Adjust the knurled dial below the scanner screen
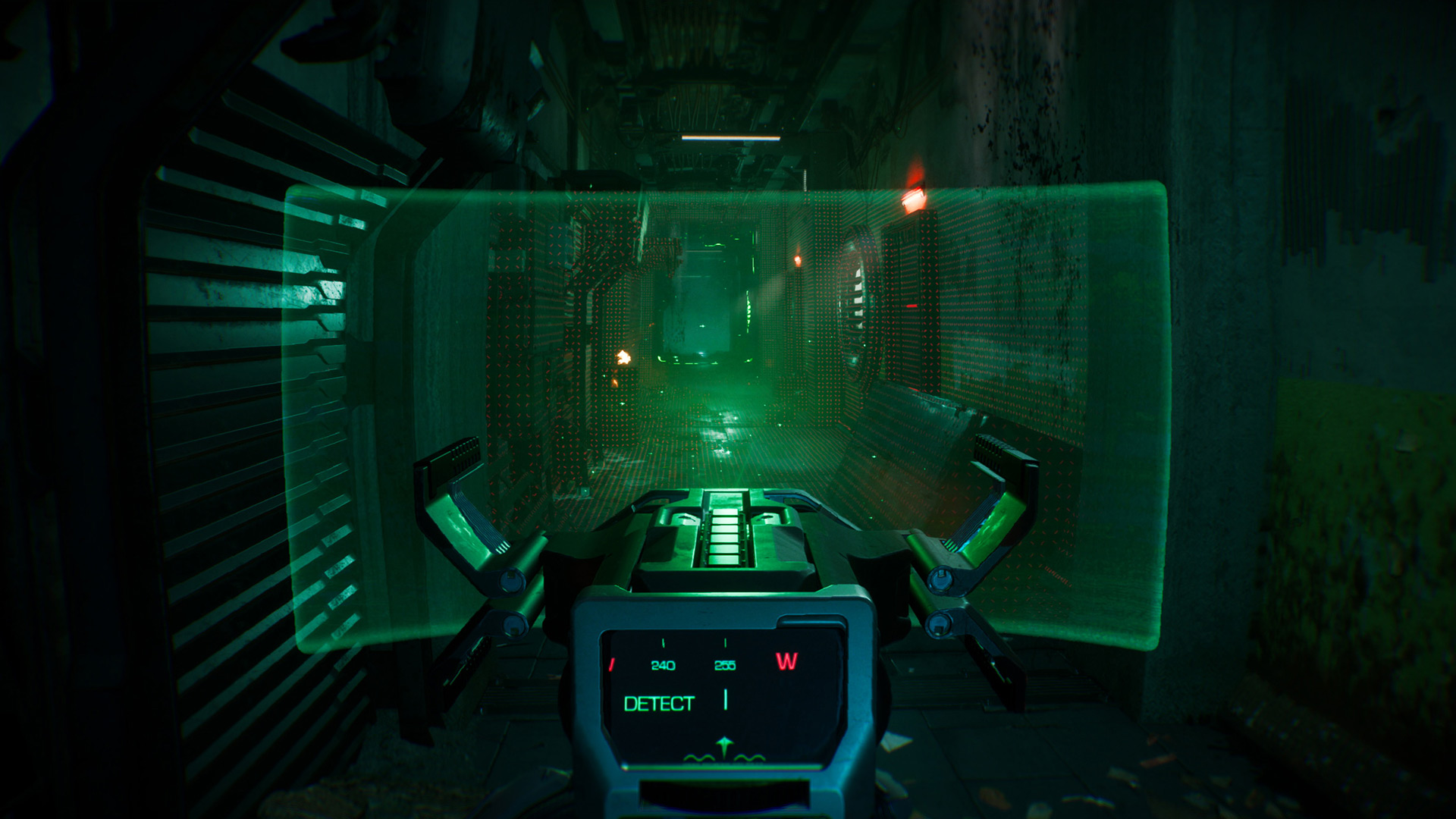Image resolution: width=1456 pixels, height=819 pixels. pyautogui.click(x=724, y=795)
